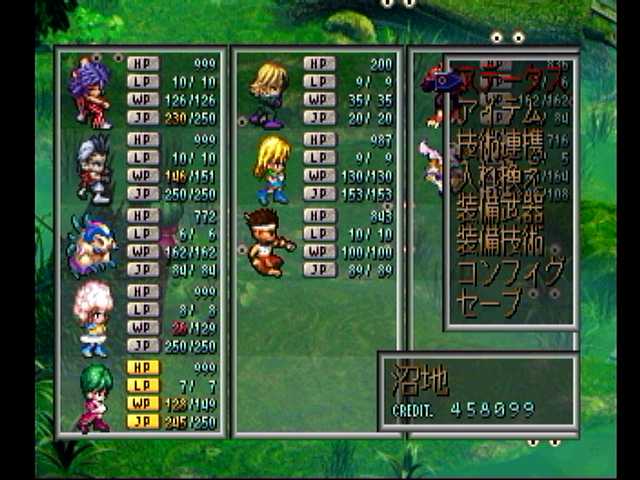The image size is (640, 480).
Task: Choose セーブ to save the game
Action: pyautogui.click(x=490, y=303)
